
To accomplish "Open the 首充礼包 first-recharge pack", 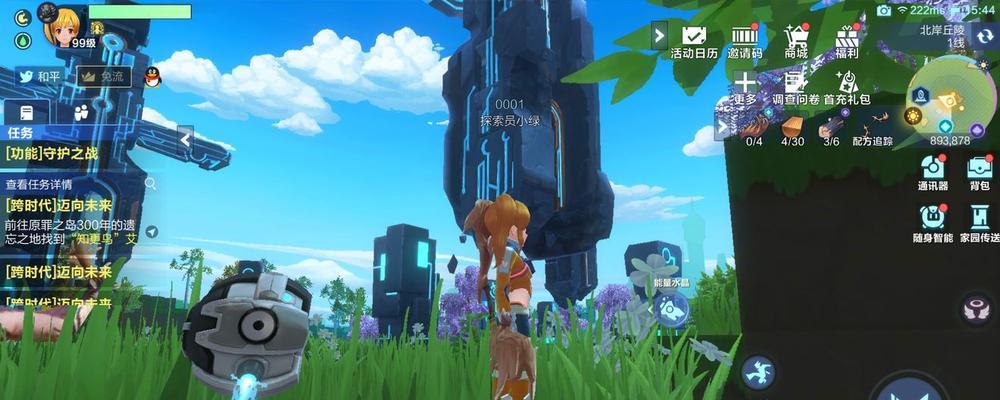I will point(847,87).
